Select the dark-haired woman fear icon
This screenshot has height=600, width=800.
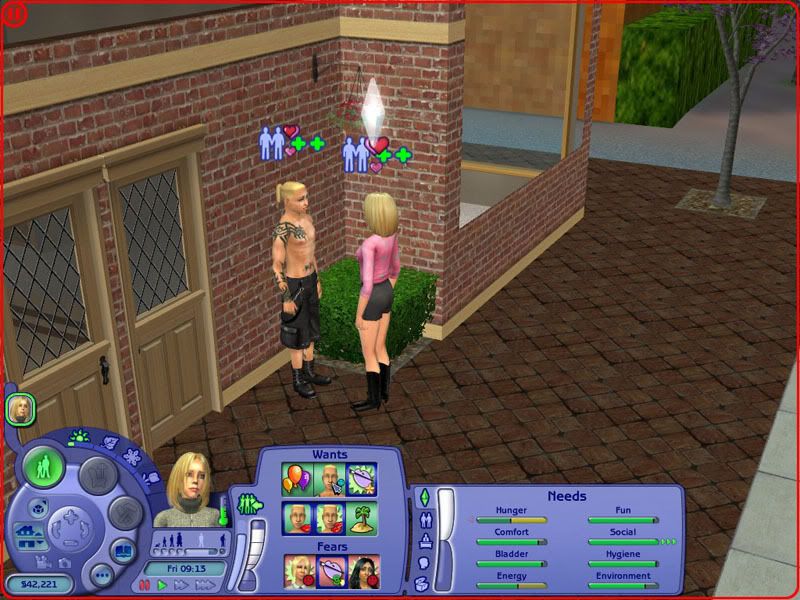(x=362, y=571)
